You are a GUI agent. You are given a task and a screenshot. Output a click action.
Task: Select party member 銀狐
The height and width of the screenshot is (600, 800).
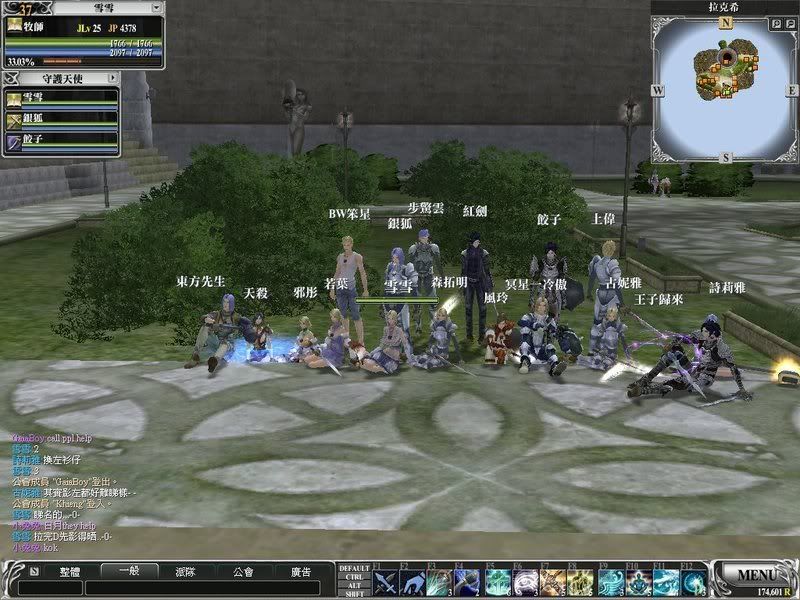pyautogui.click(x=62, y=119)
